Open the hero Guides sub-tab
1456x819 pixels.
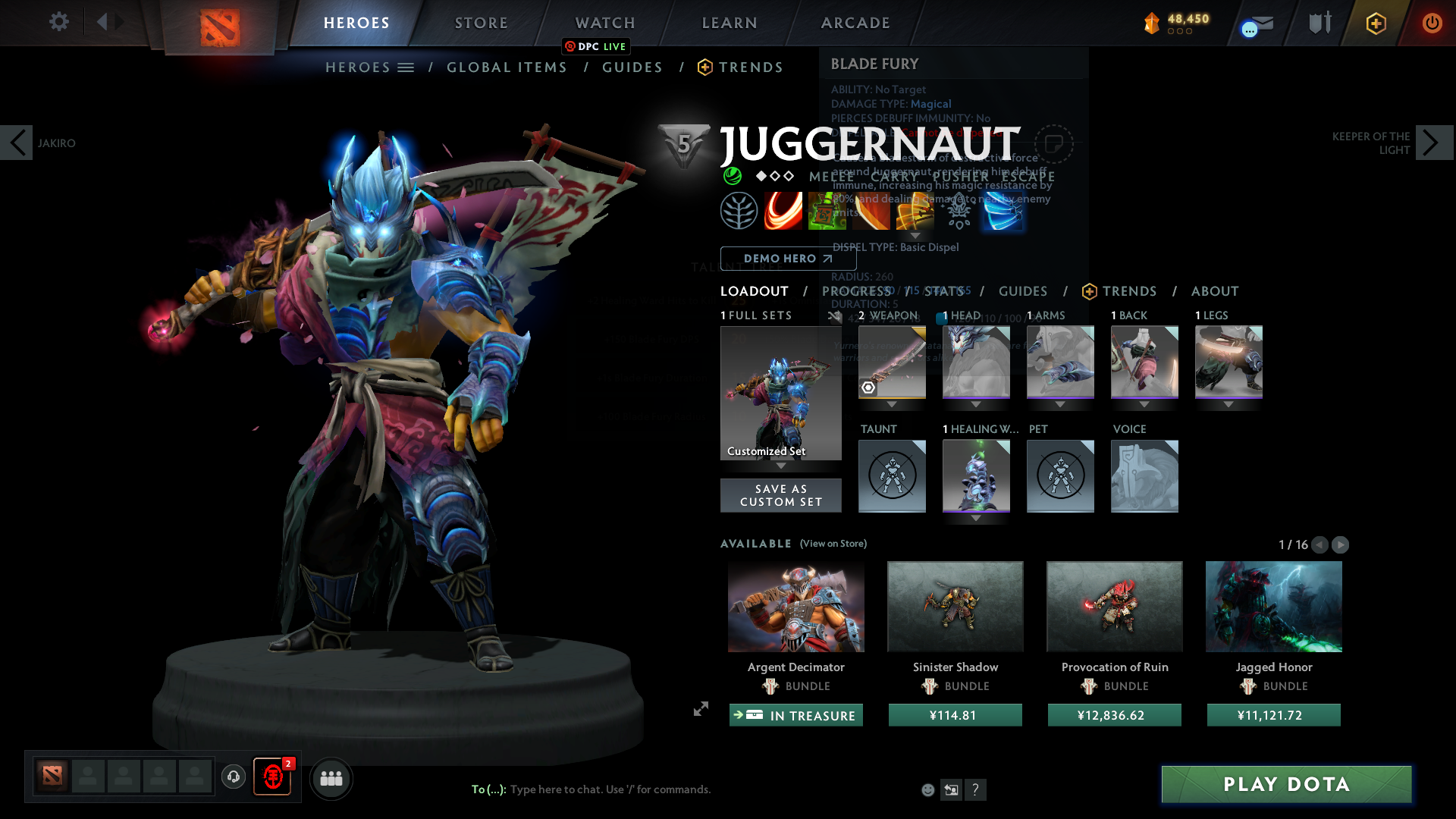(x=1022, y=291)
